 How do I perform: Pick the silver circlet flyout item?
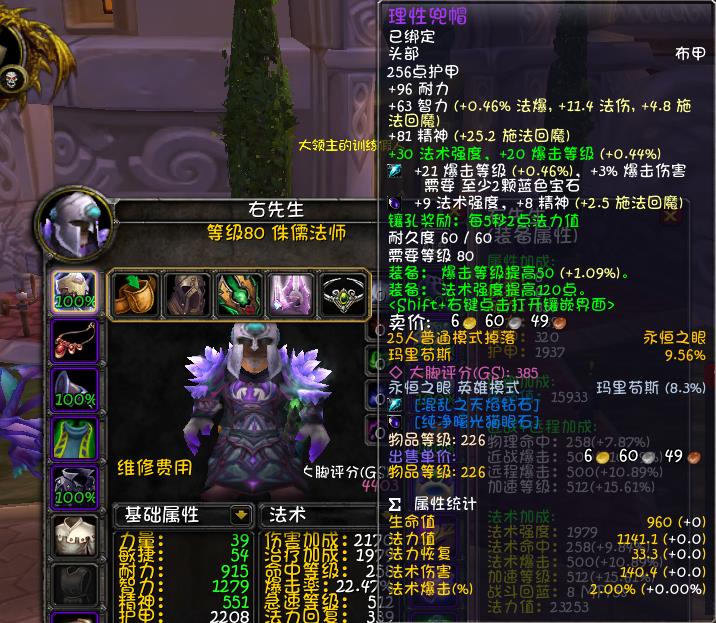343,294
